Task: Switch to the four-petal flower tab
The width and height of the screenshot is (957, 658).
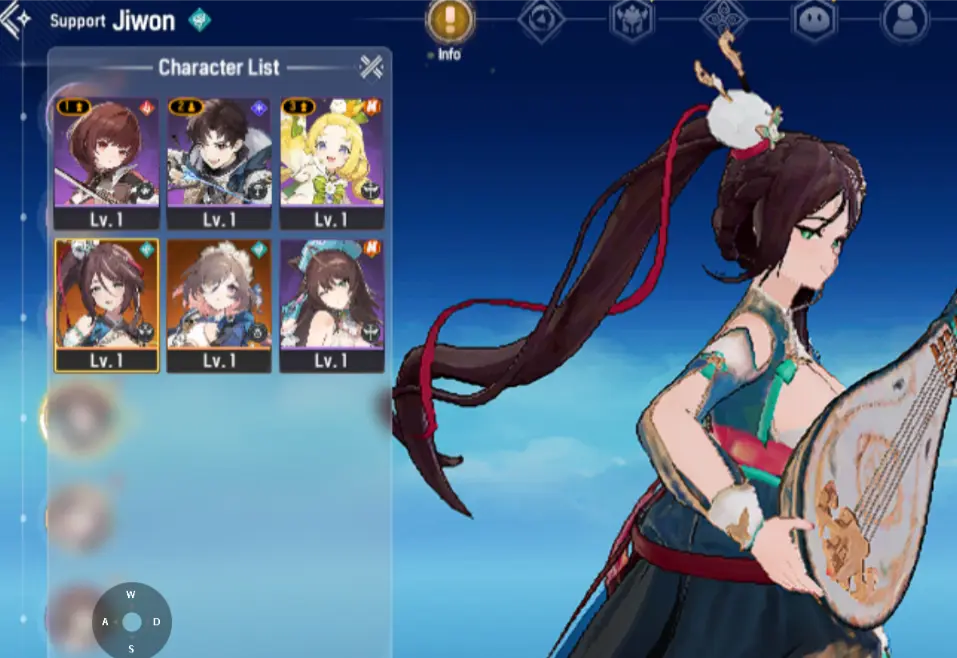Action: point(722,20)
